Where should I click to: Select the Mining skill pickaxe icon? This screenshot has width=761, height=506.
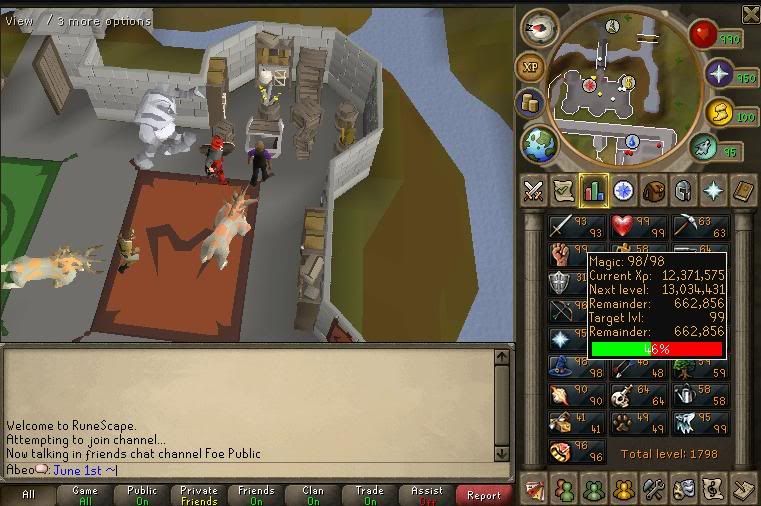[696, 226]
